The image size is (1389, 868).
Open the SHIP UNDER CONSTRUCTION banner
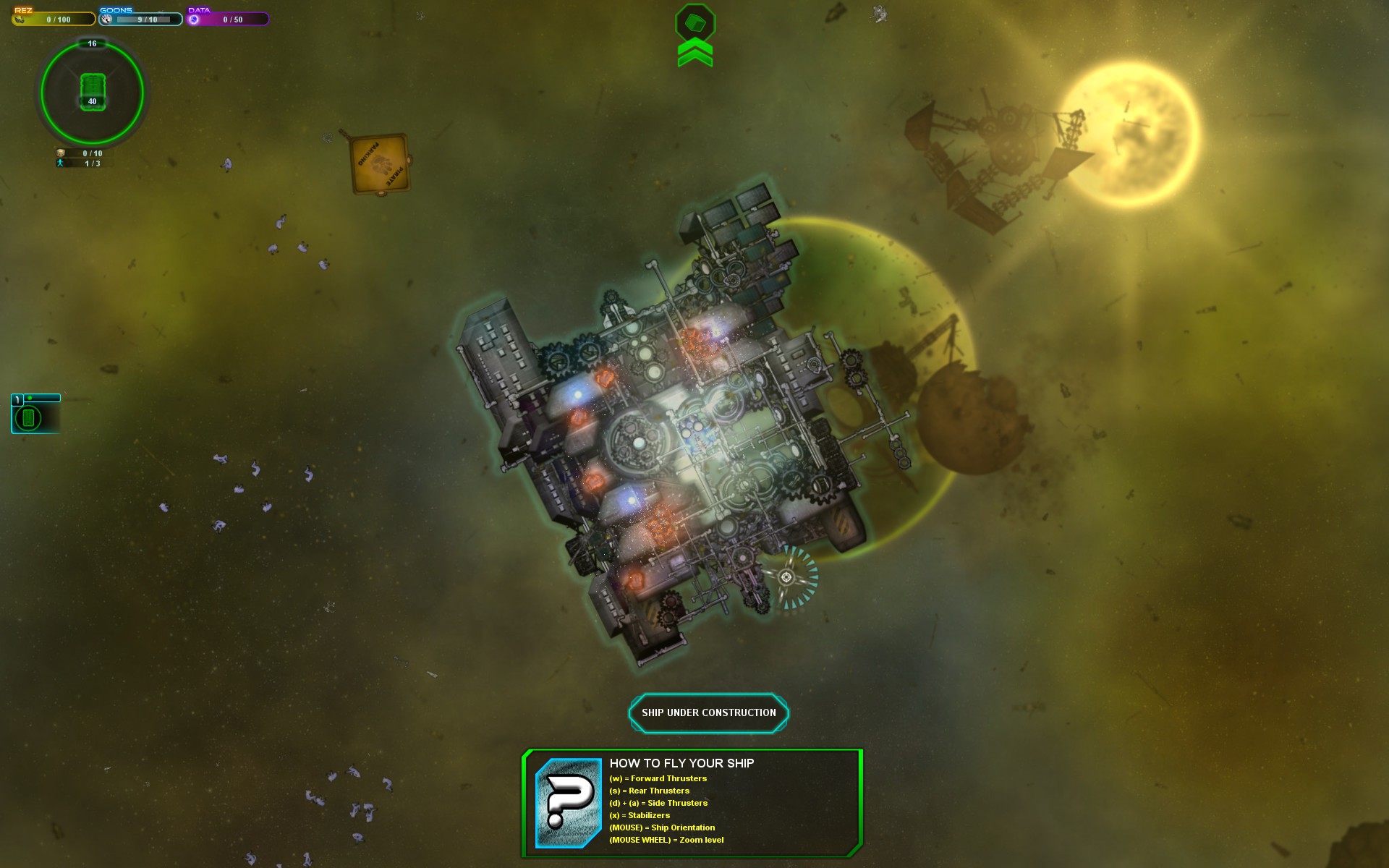pyautogui.click(x=708, y=712)
